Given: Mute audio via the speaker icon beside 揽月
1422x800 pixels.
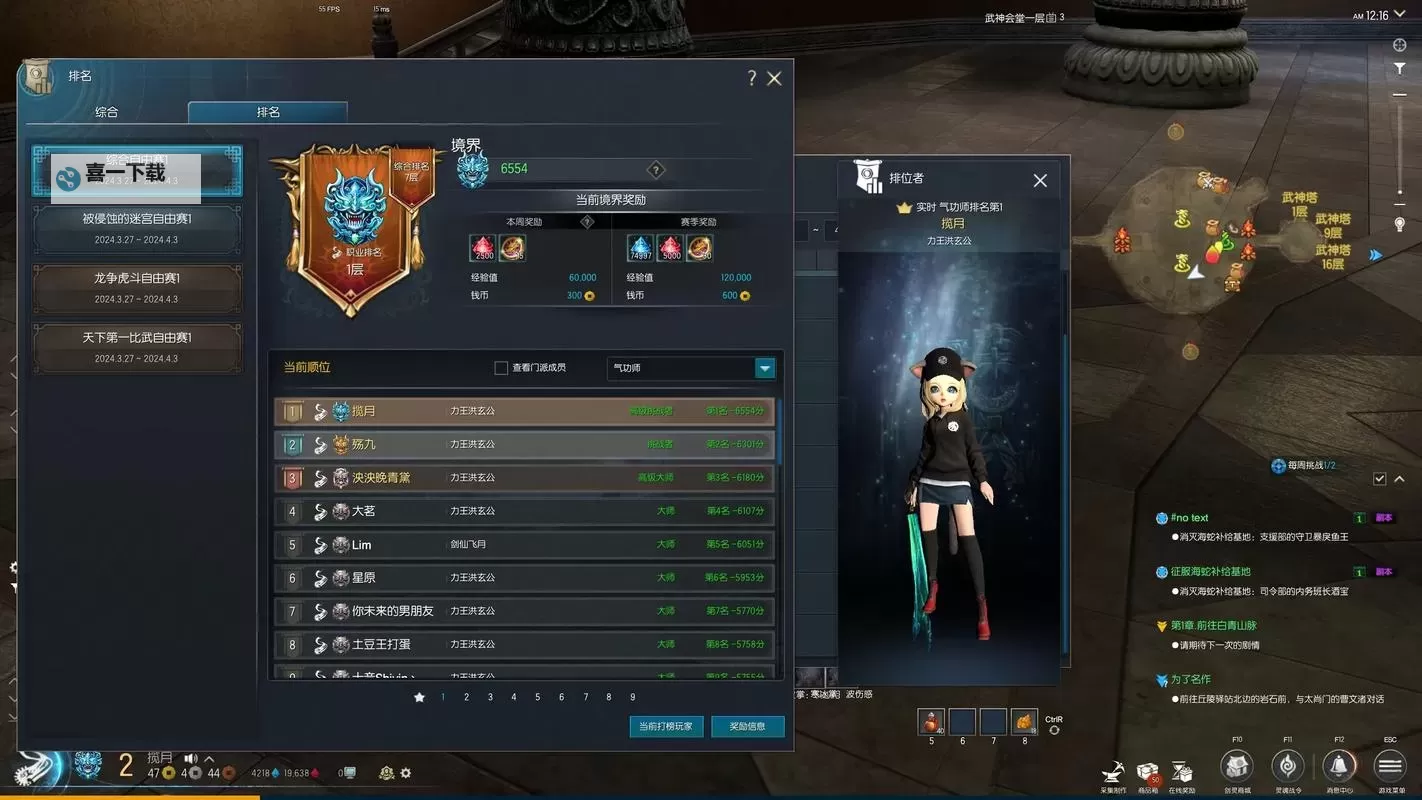Looking at the screenshot, I should coord(190,758).
